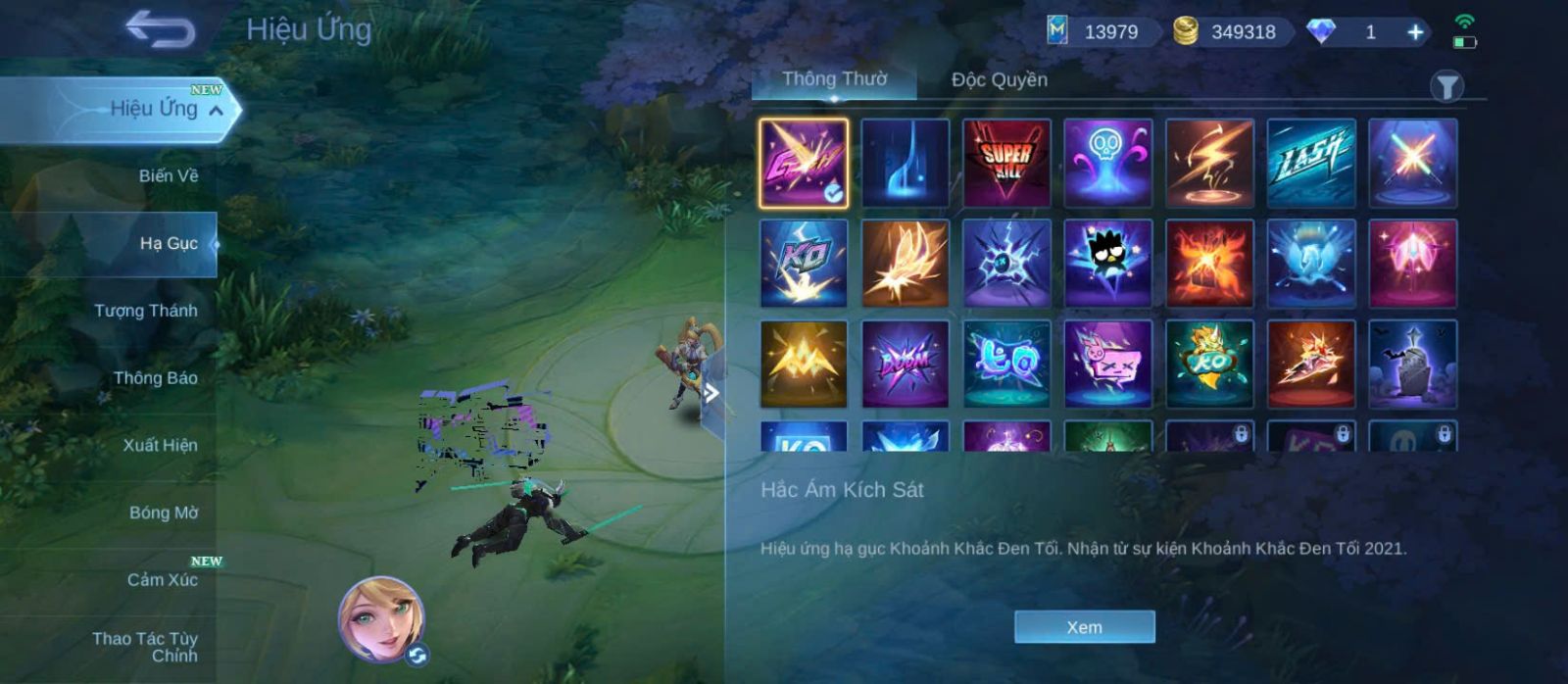The image size is (1568, 684).
Task: Add diamonds with the plus button
Action: coord(1415,32)
